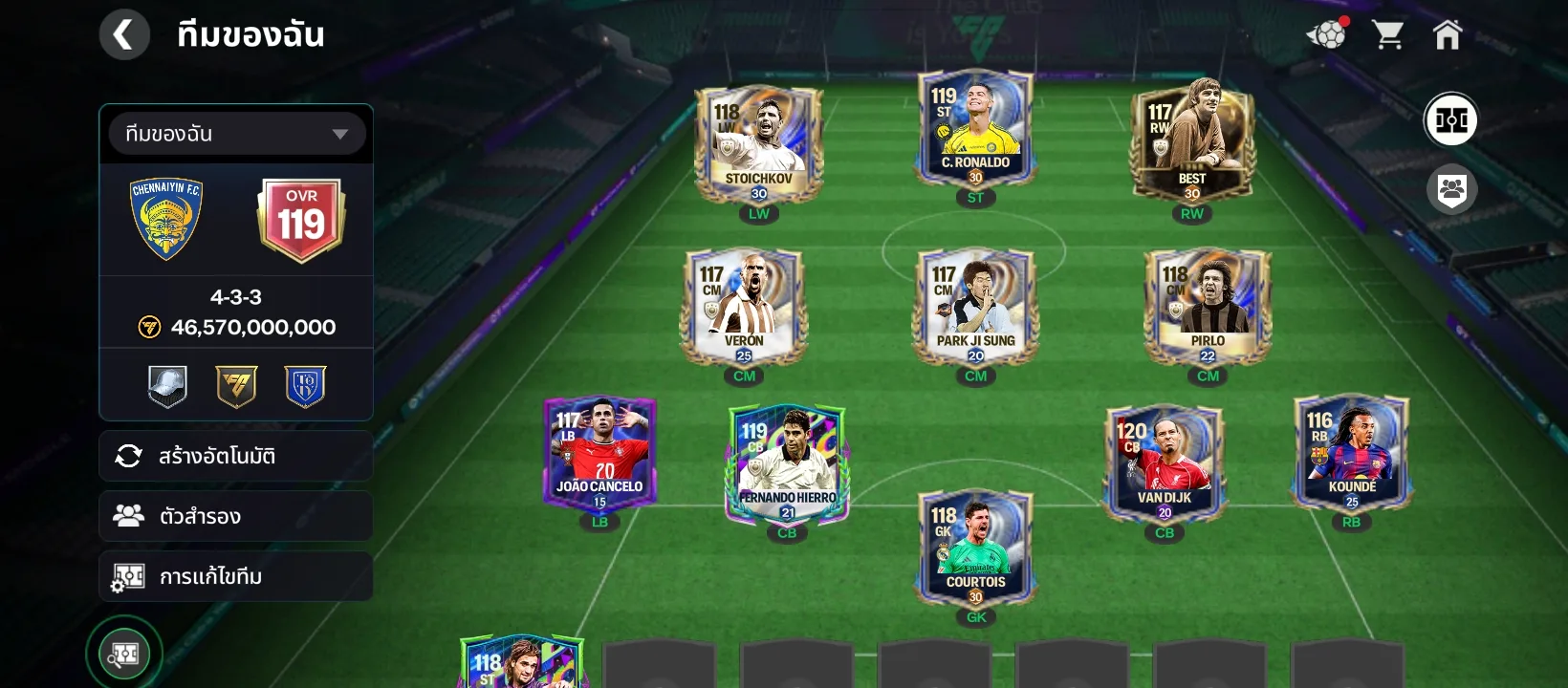Open football notifications icon with red dot
The image size is (1568, 688).
pyautogui.click(x=1327, y=33)
